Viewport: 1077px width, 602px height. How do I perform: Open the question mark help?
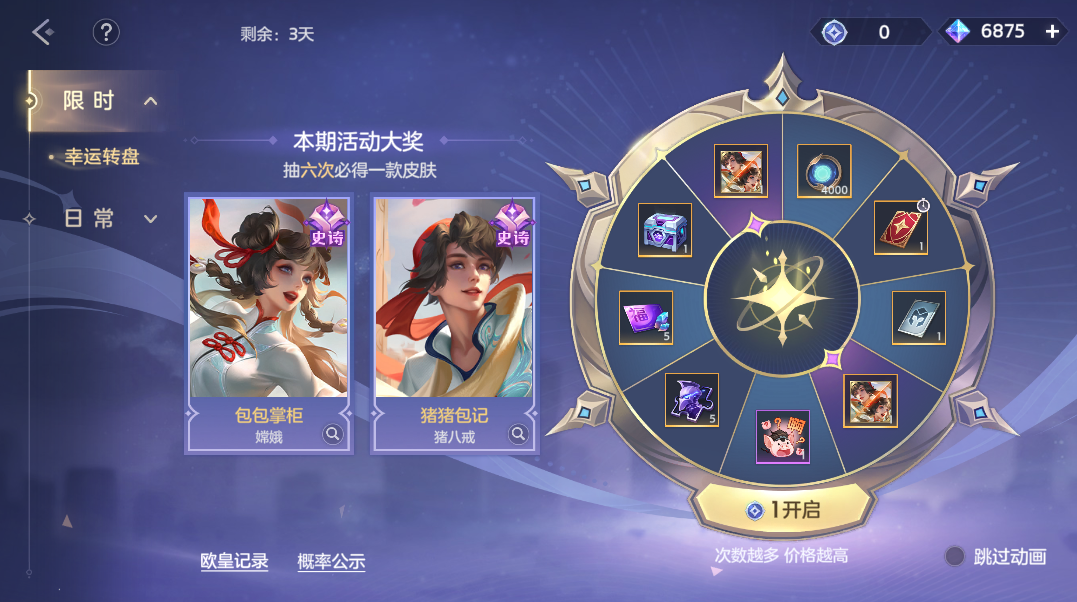tap(106, 32)
